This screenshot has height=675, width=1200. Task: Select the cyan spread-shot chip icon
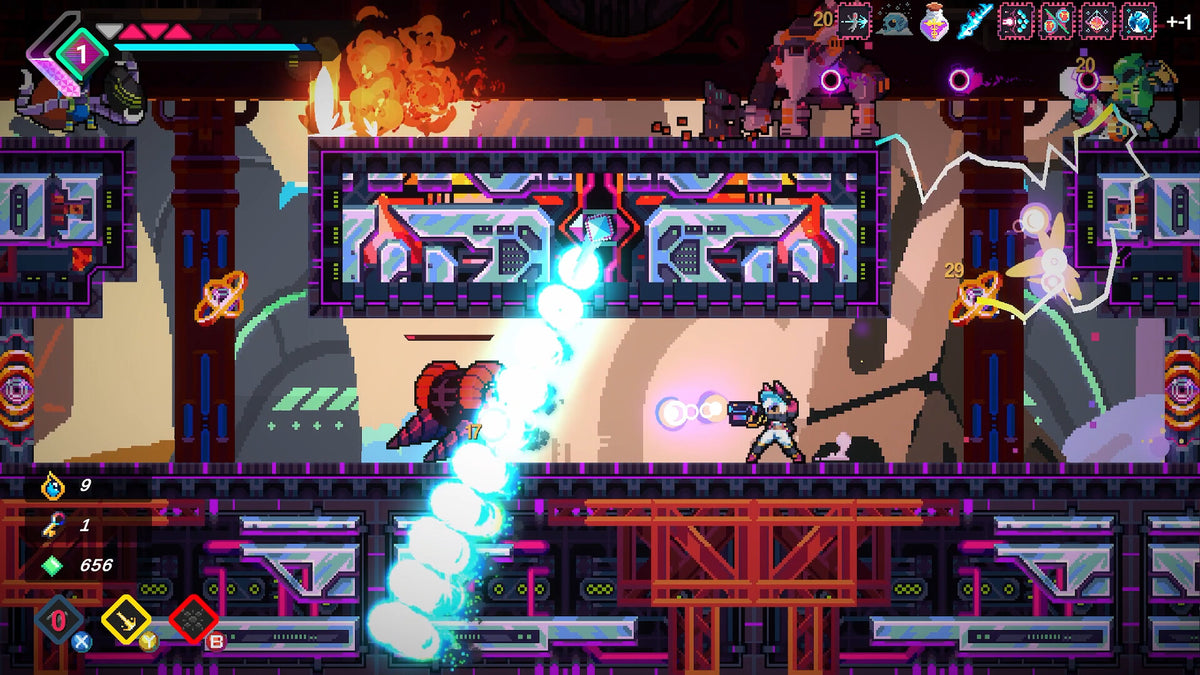click(x=1017, y=20)
